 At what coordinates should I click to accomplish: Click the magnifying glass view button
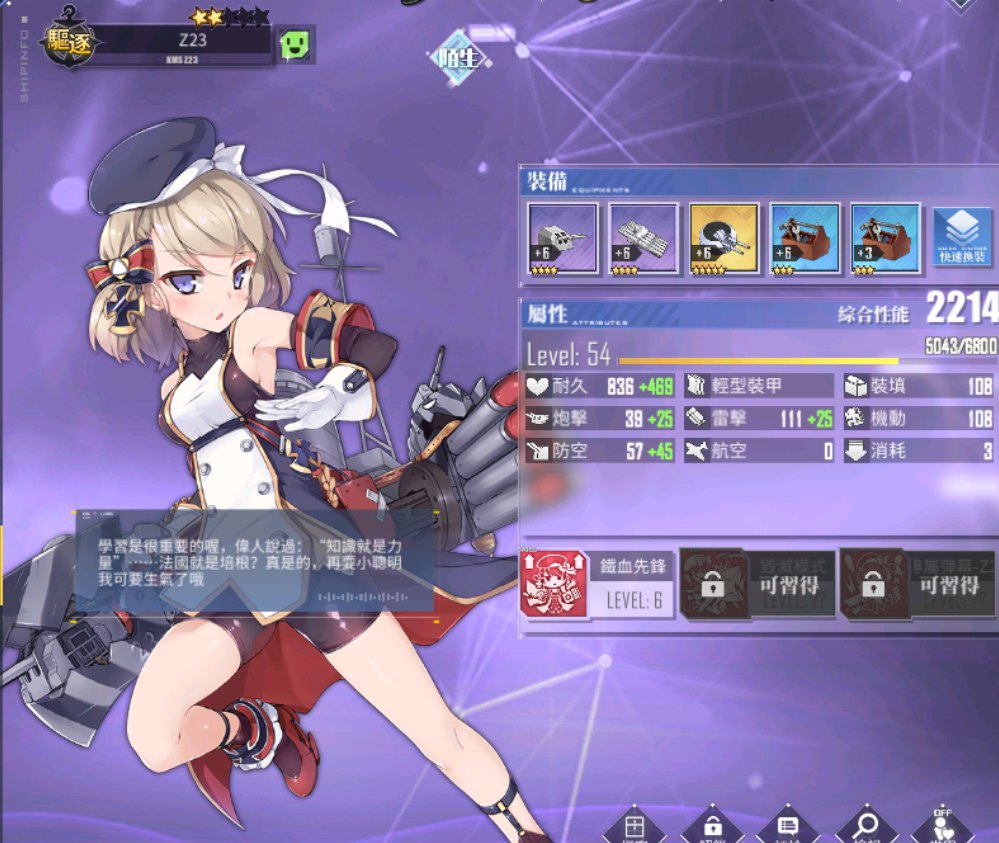pyautogui.click(x=866, y=828)
